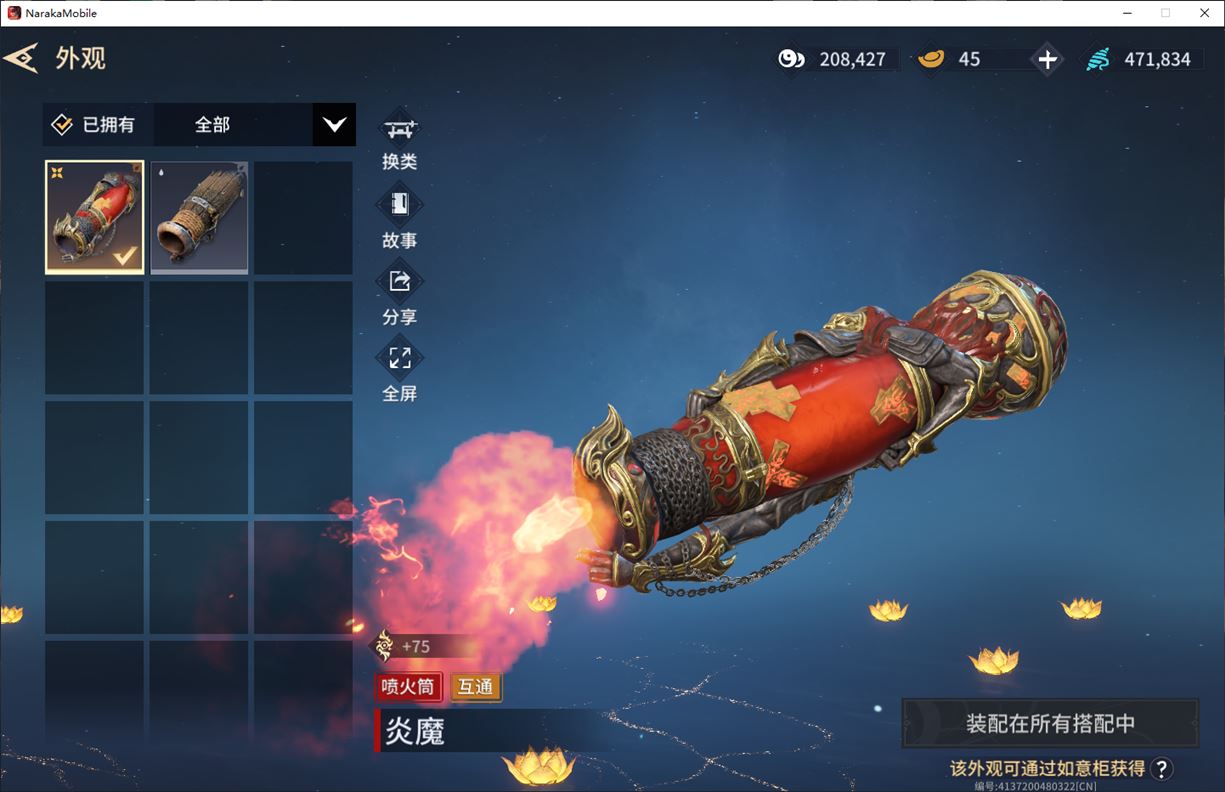Close the NarakaMobile window
Image resolution: width=1225 pixels, height=792 pixels.
[1200, 13]
